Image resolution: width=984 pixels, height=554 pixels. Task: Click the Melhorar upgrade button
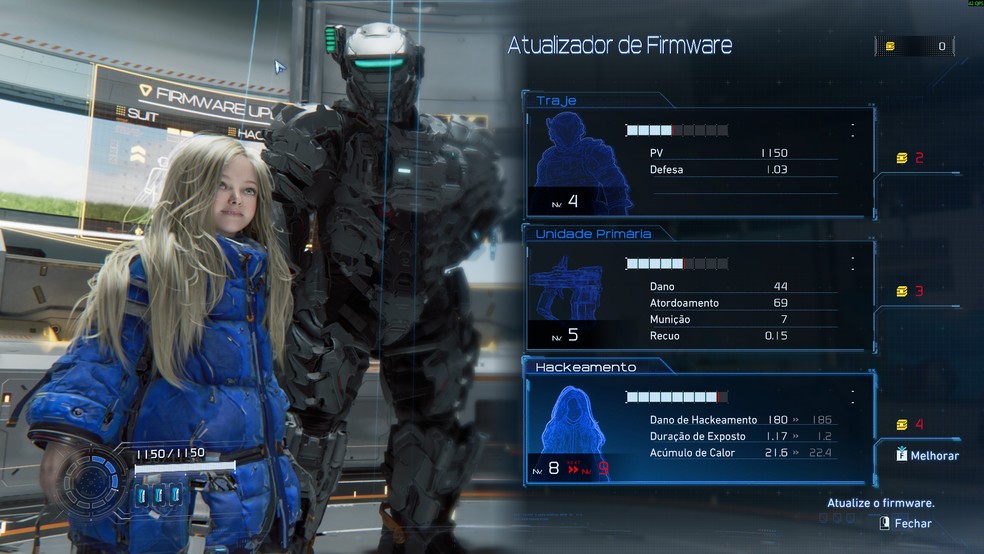point(928,455)
